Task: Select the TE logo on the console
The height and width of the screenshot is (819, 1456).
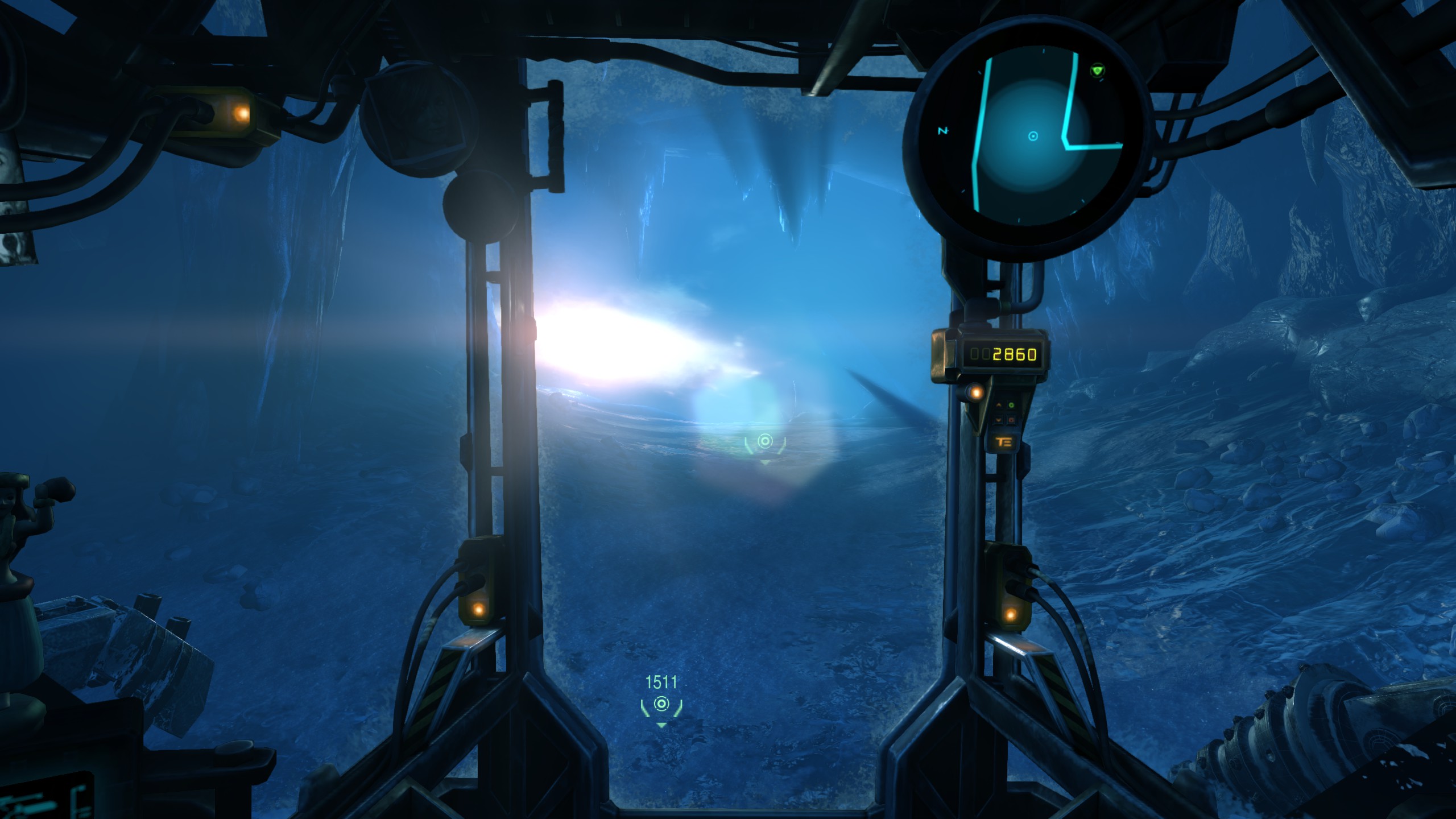Action: click(x=1004, y=441)
